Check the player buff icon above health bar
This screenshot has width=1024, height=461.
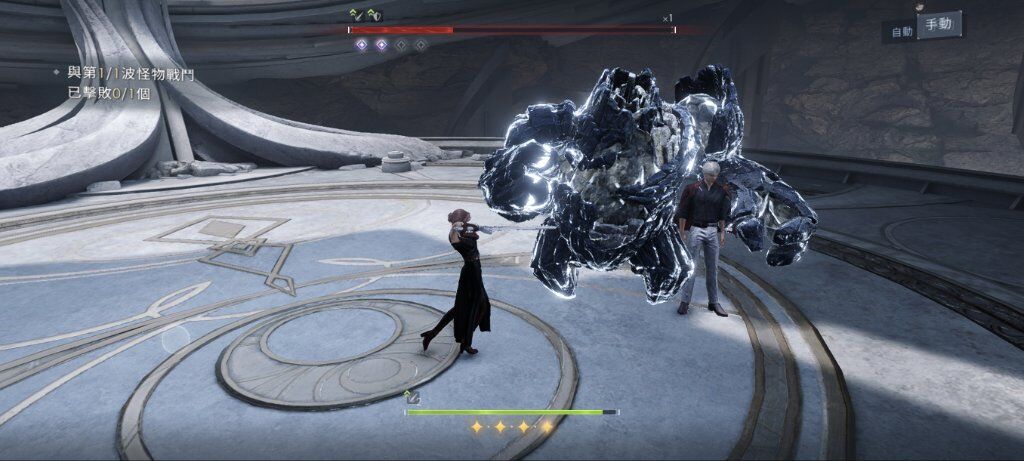410,398
